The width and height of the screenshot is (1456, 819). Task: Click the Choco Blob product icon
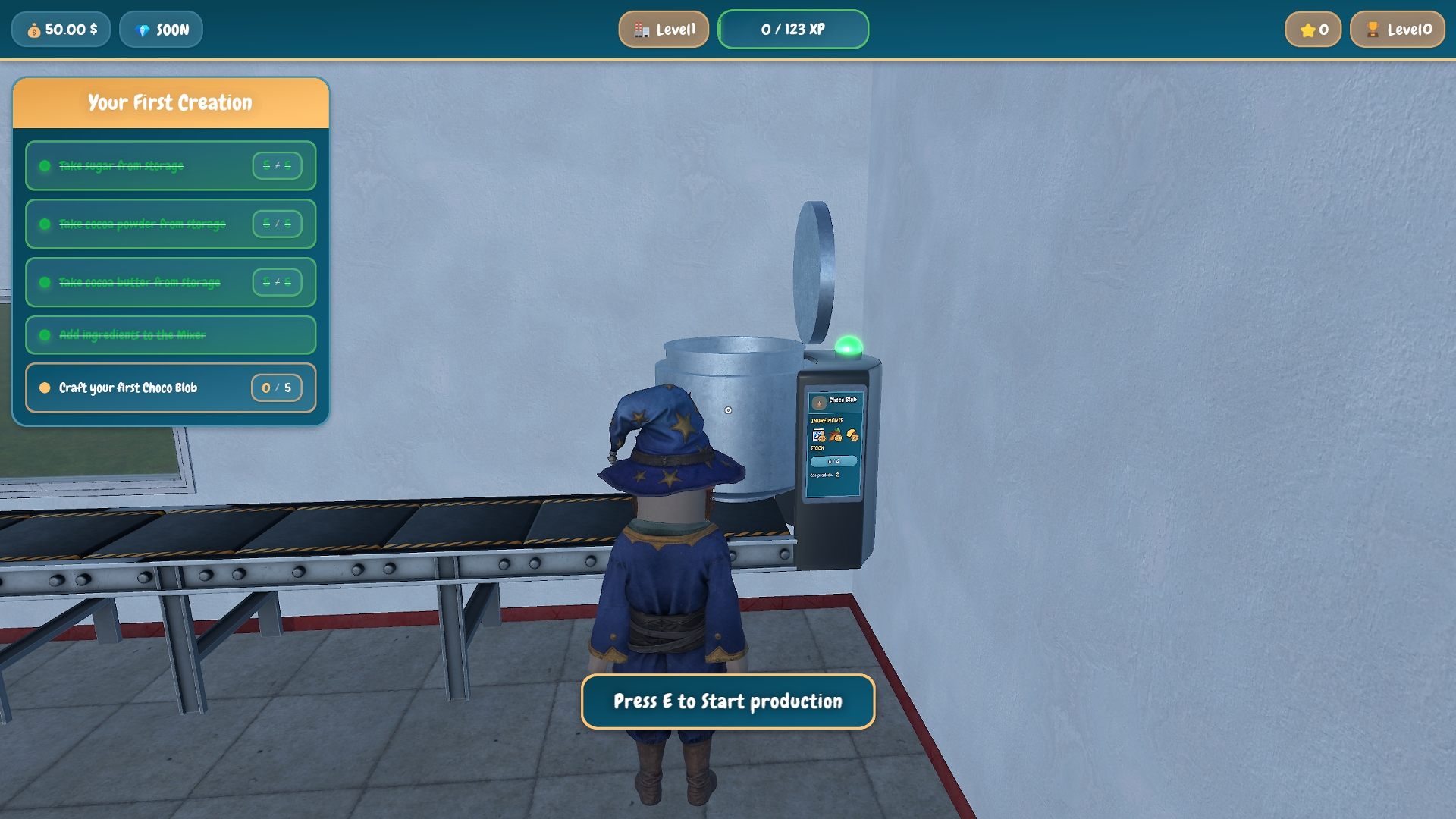[x=819, y=404]
